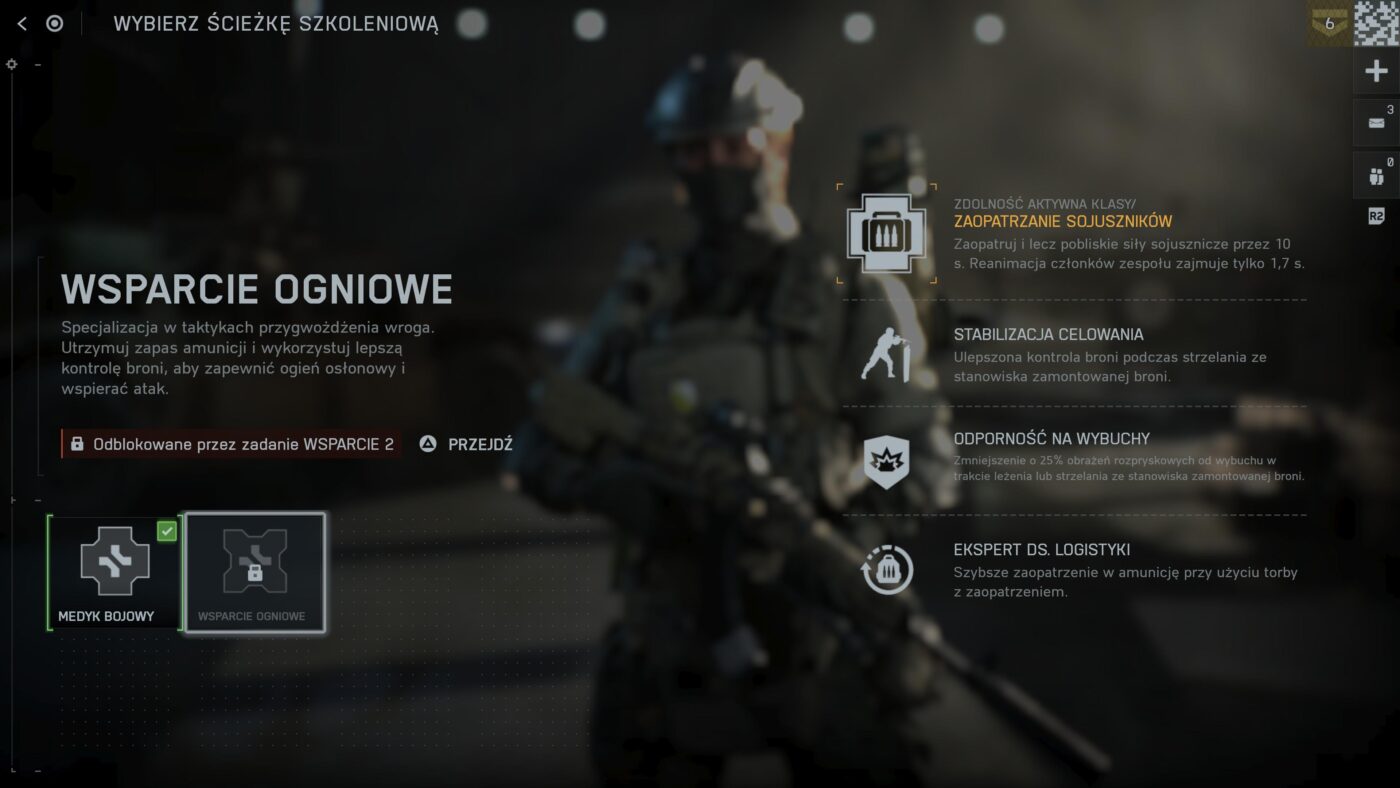Open the plus button in the sidebar
Image resolution: width=1400 pixels, height=788 pixels.
point(1376,71)
